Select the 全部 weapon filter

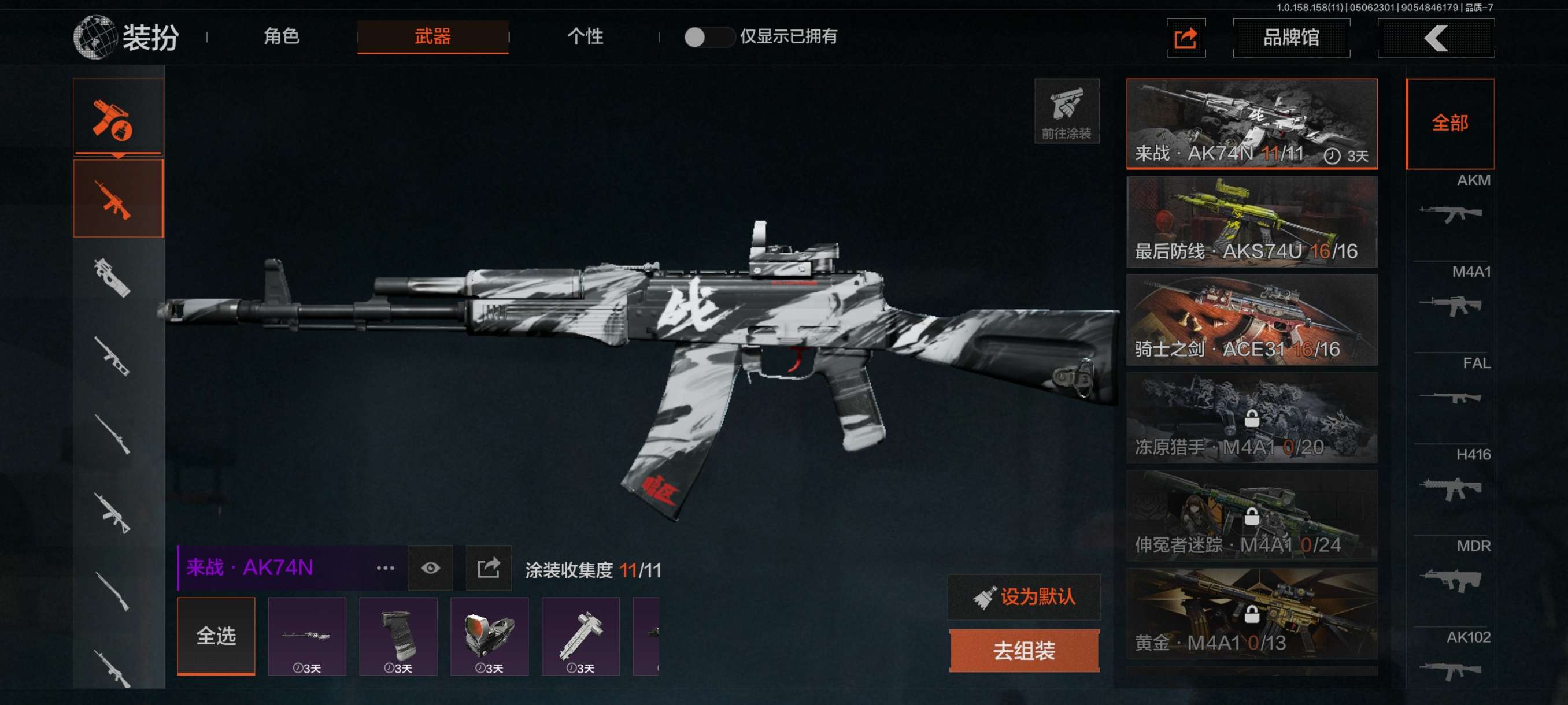point(1450,124)
